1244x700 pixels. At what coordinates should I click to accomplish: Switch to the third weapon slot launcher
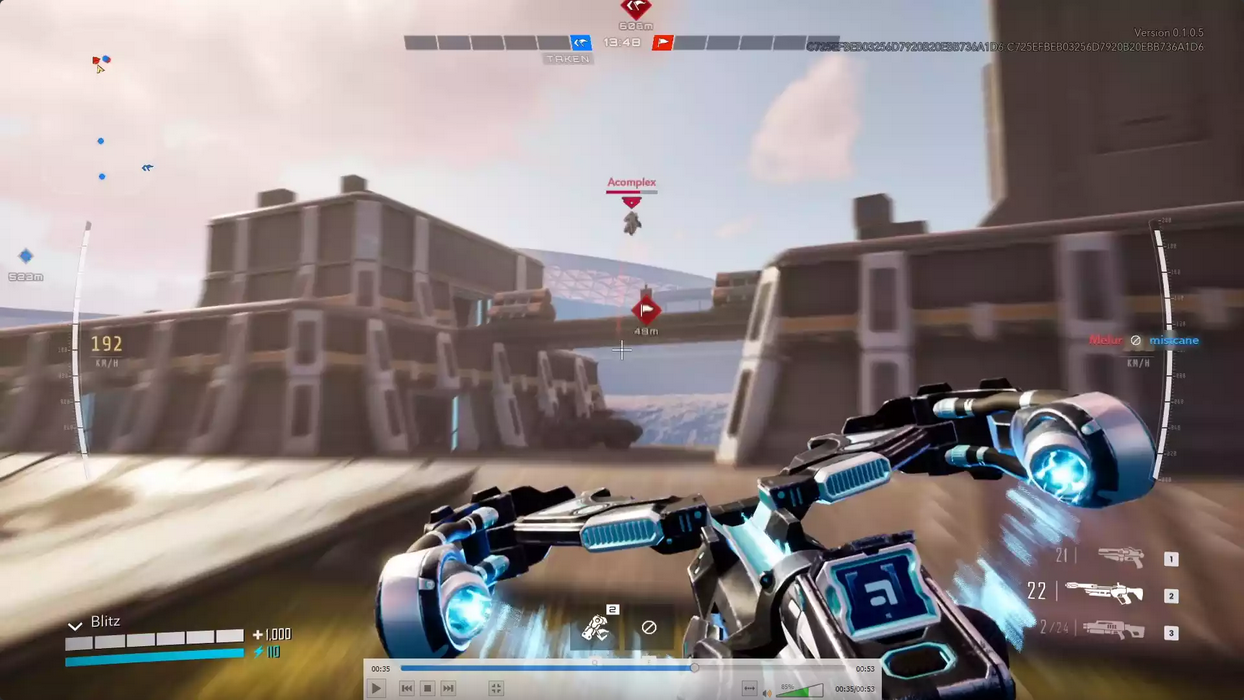1113,630
